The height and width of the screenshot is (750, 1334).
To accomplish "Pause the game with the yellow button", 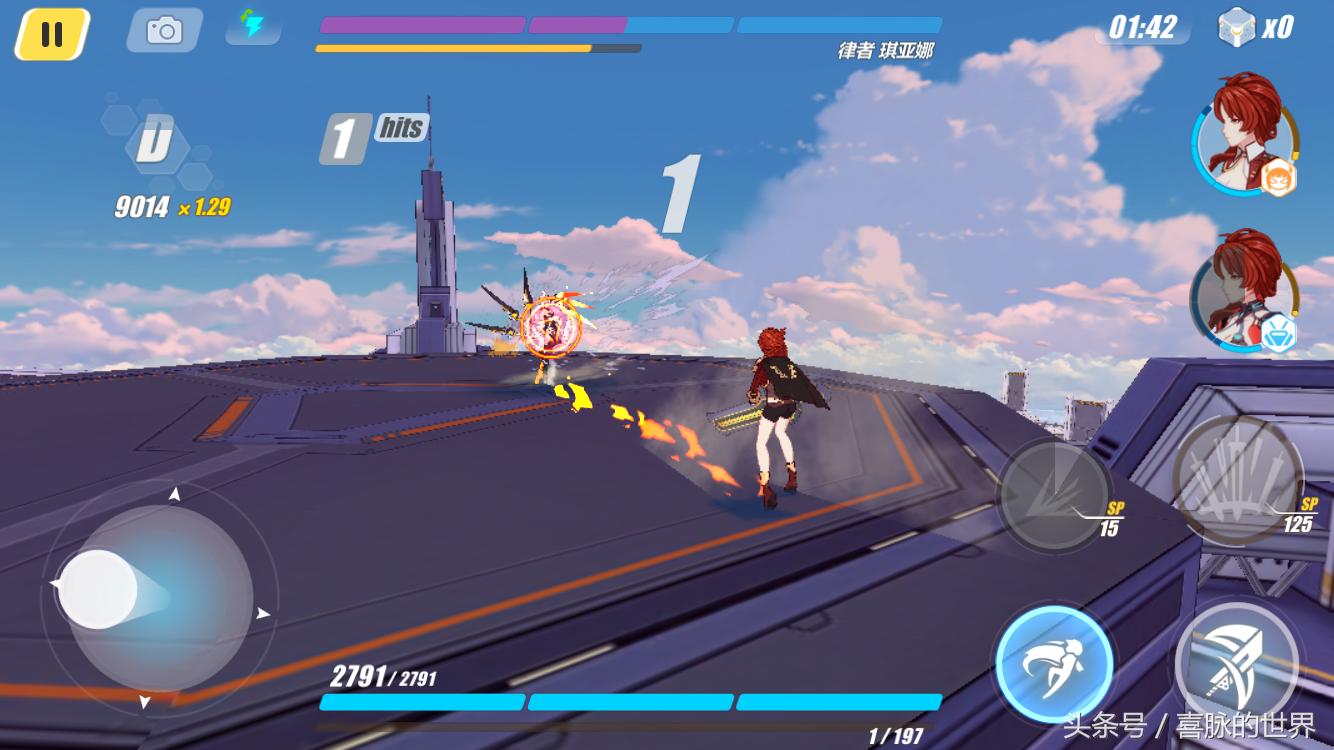I will tap(52, 34).
